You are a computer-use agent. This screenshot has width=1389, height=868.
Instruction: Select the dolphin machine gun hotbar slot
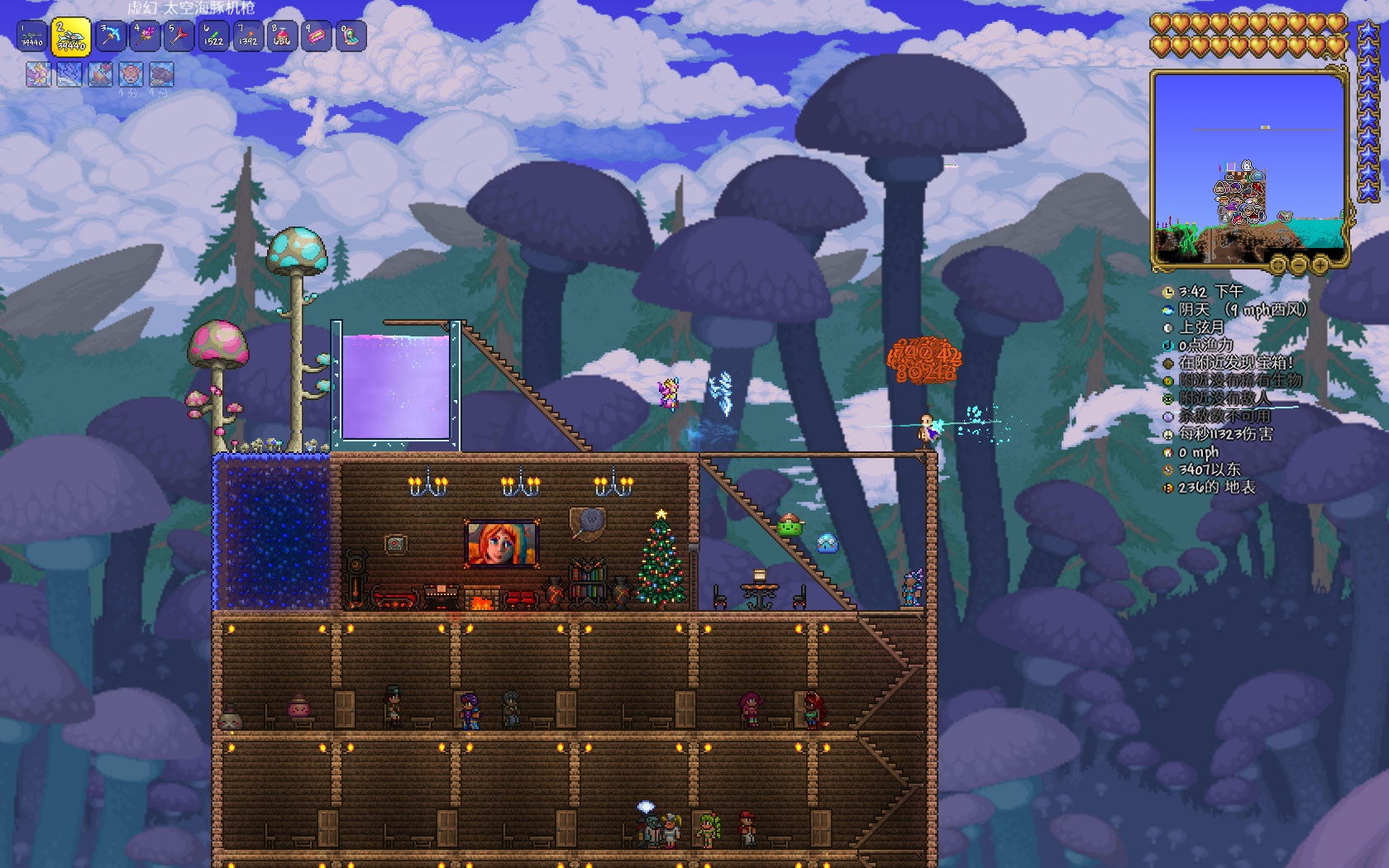point(71,37)
